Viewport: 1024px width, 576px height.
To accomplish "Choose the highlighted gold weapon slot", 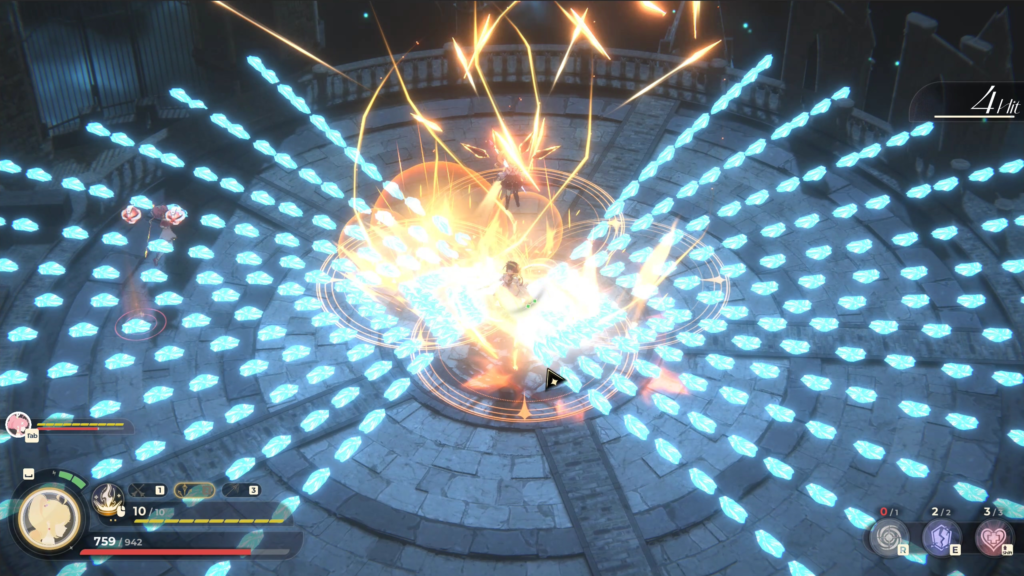I will (195, 490).
